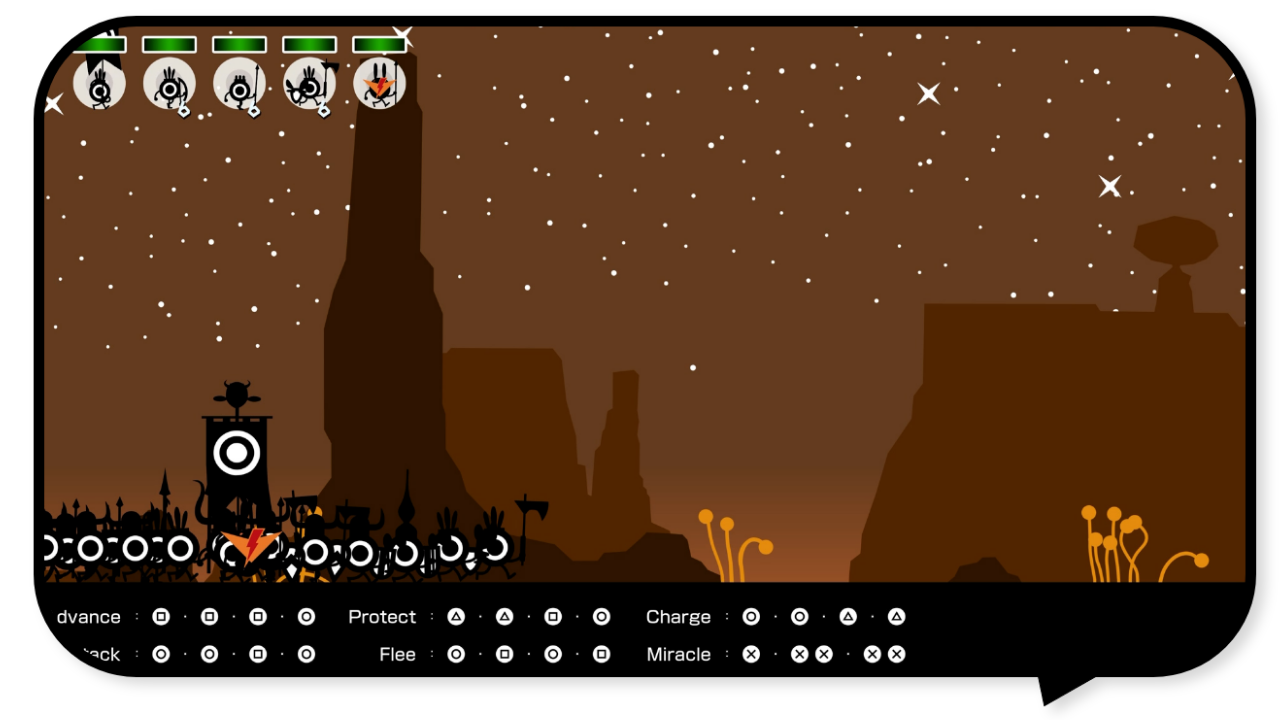Select the lightning-emblem Patapon portrait

click(378, 85)
